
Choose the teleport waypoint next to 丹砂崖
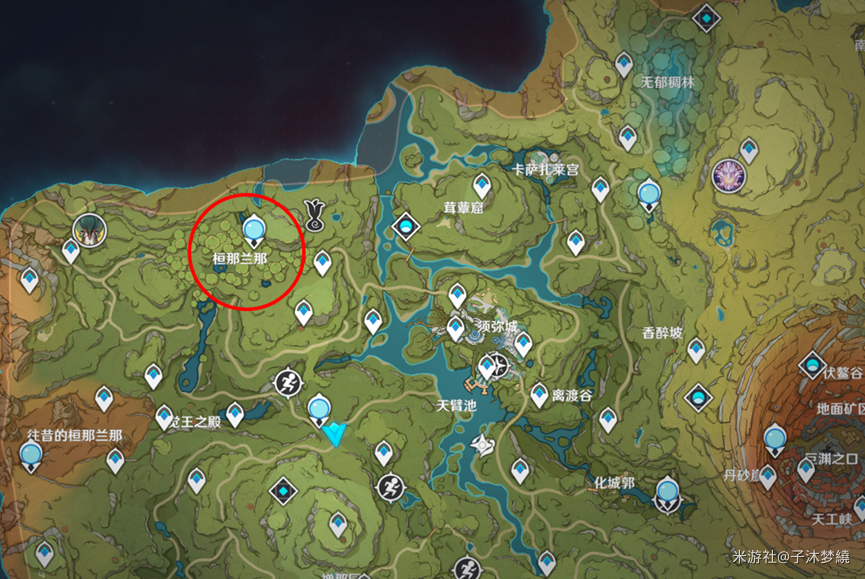(767, 477)
